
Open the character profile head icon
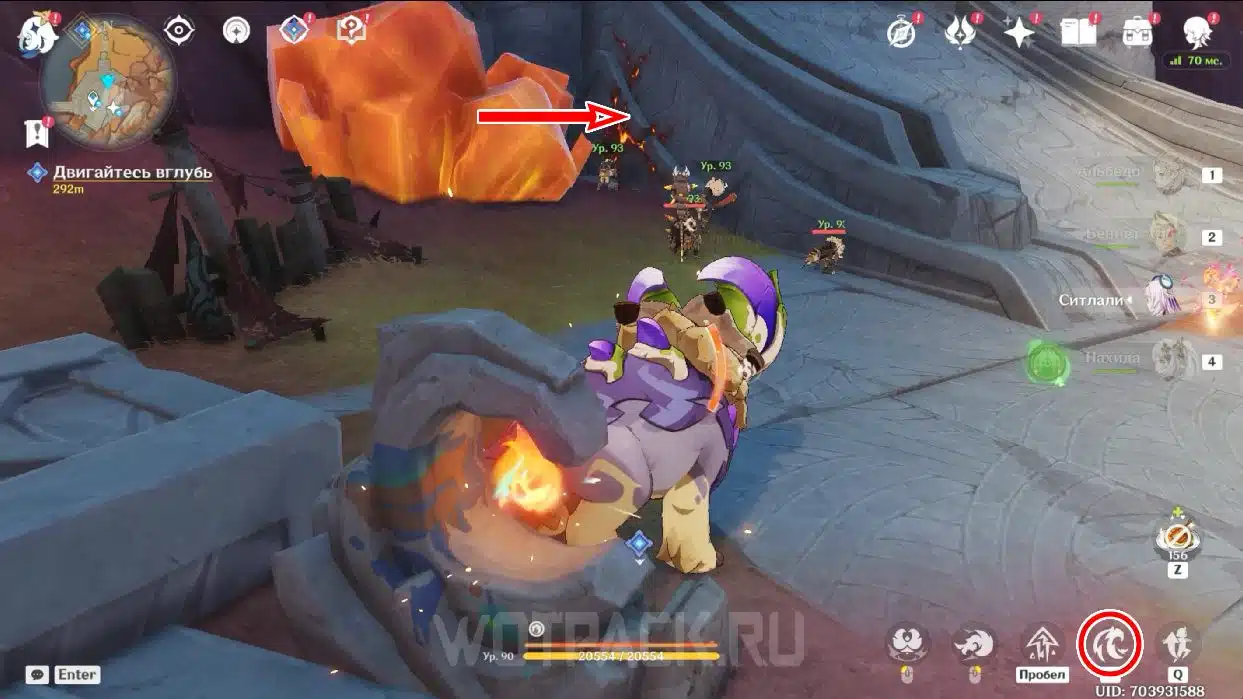pos(1196,32)
